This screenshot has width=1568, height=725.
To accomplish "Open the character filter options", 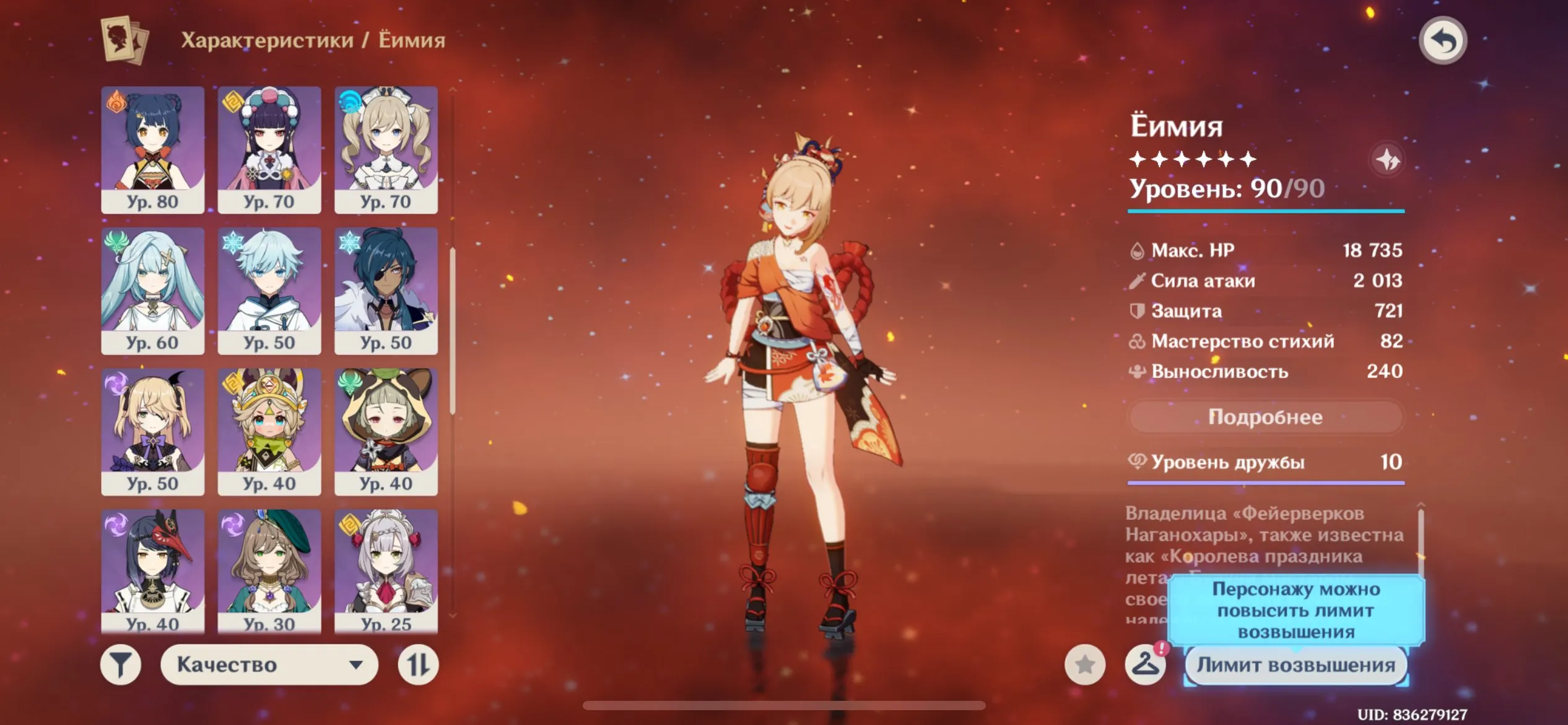I will [121, 664].
